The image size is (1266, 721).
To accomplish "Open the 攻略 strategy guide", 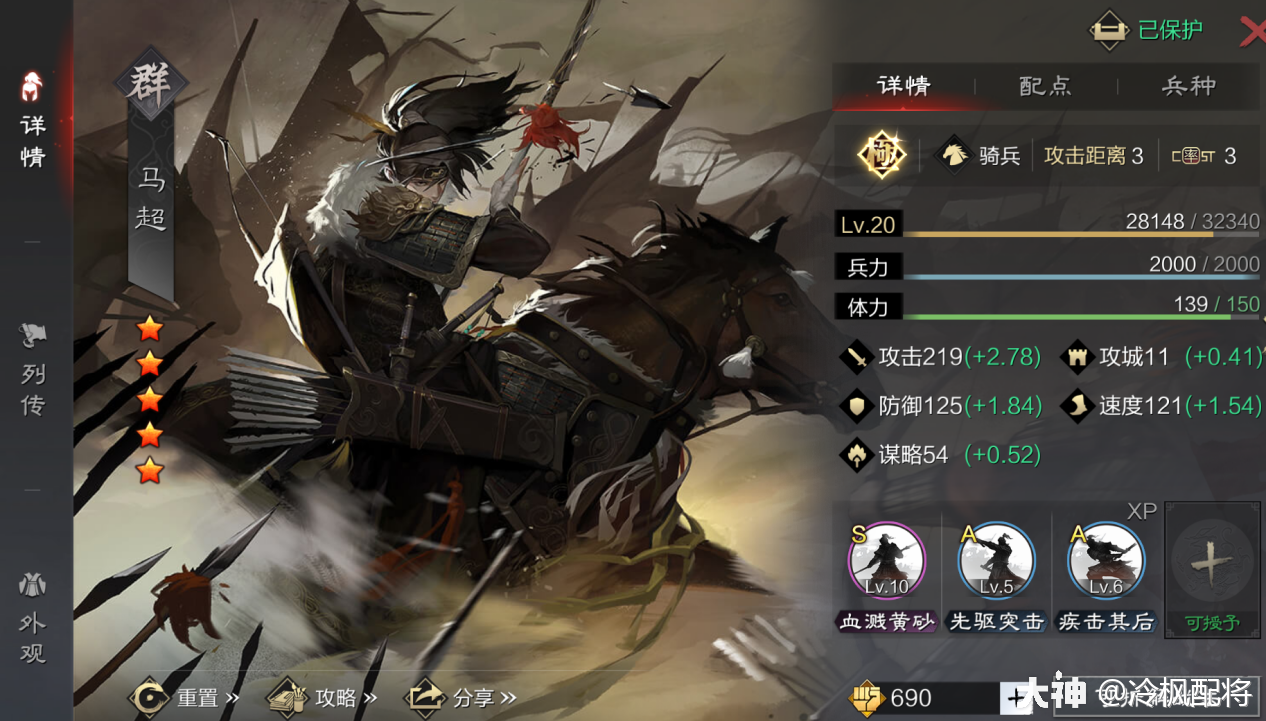I will point(322,697).
